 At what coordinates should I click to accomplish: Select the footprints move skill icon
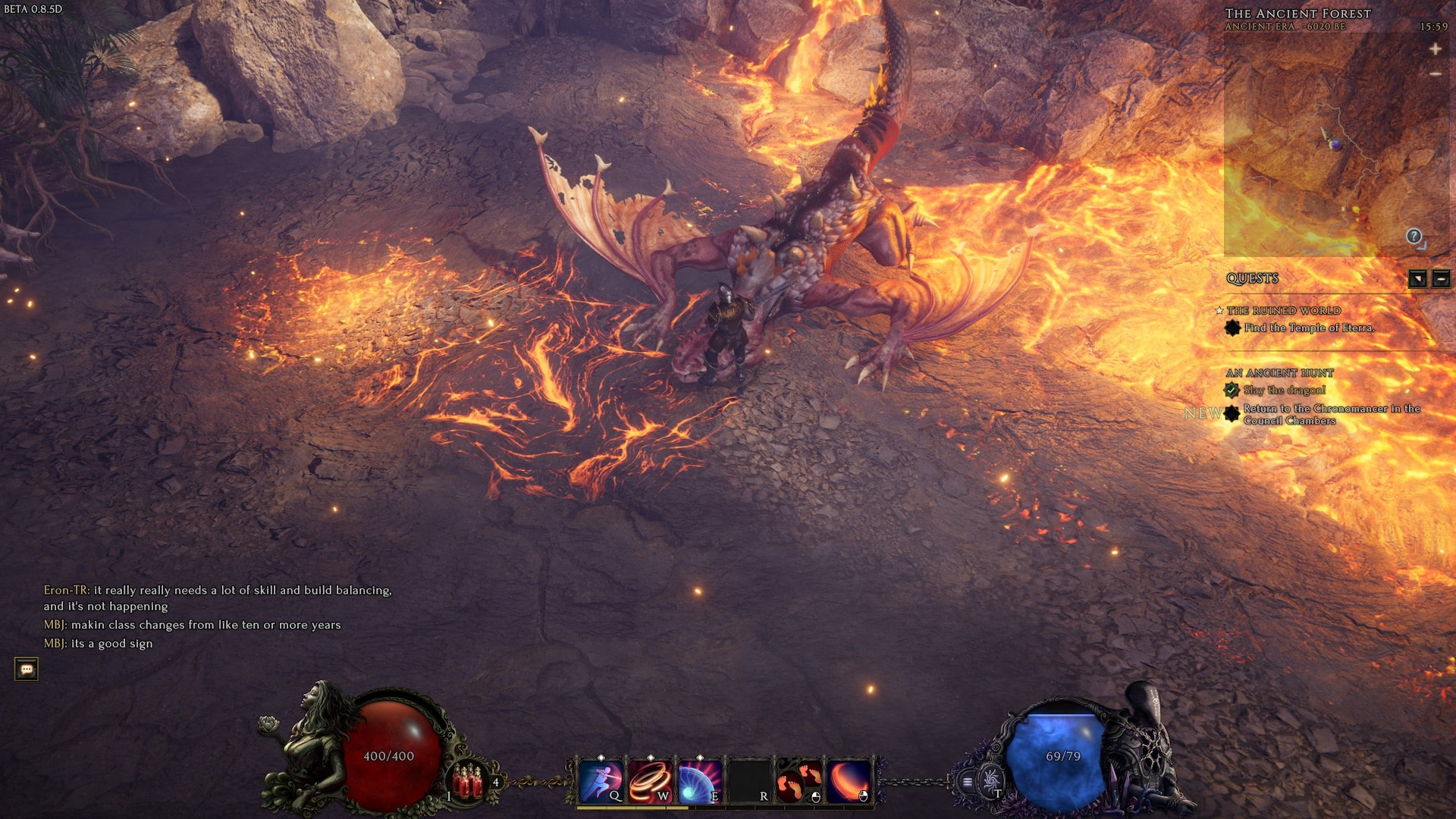(799, 781)
